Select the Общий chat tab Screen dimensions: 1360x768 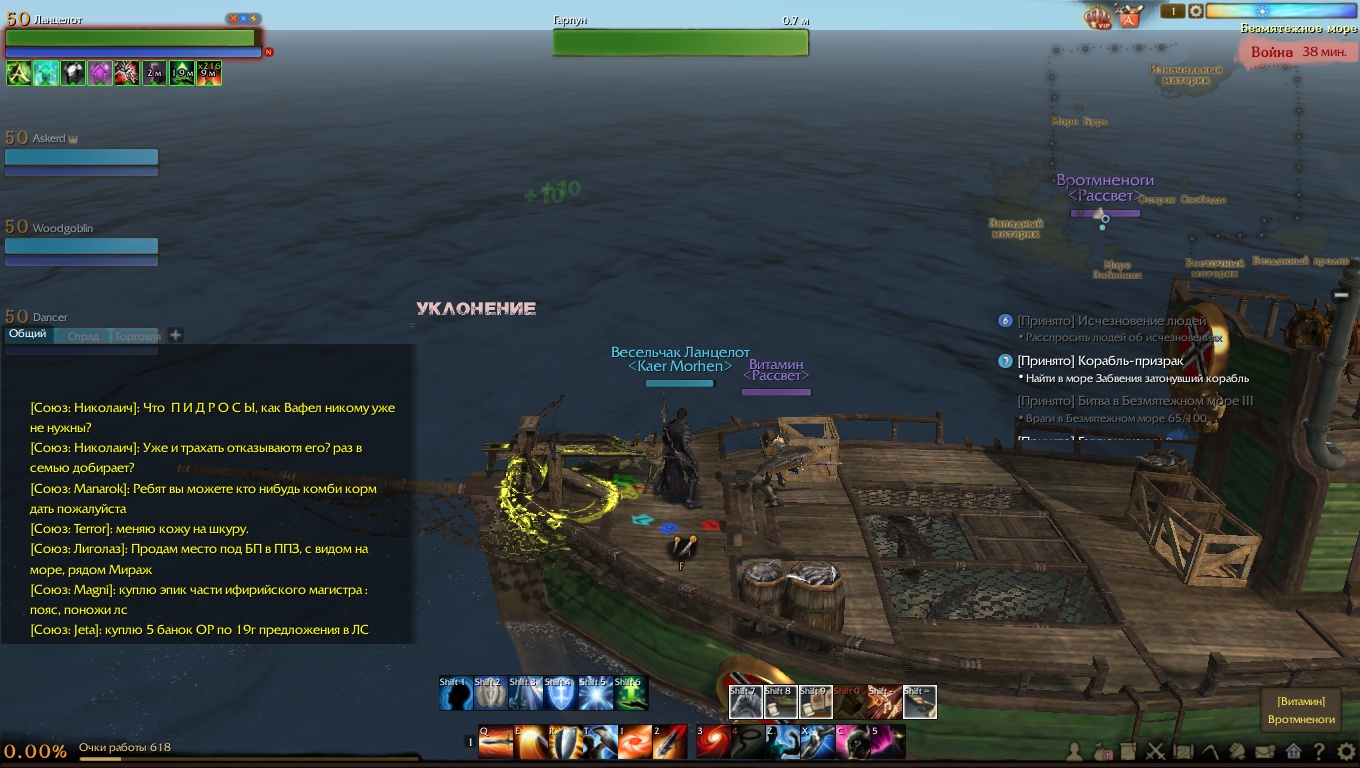[x=28, y=334]
